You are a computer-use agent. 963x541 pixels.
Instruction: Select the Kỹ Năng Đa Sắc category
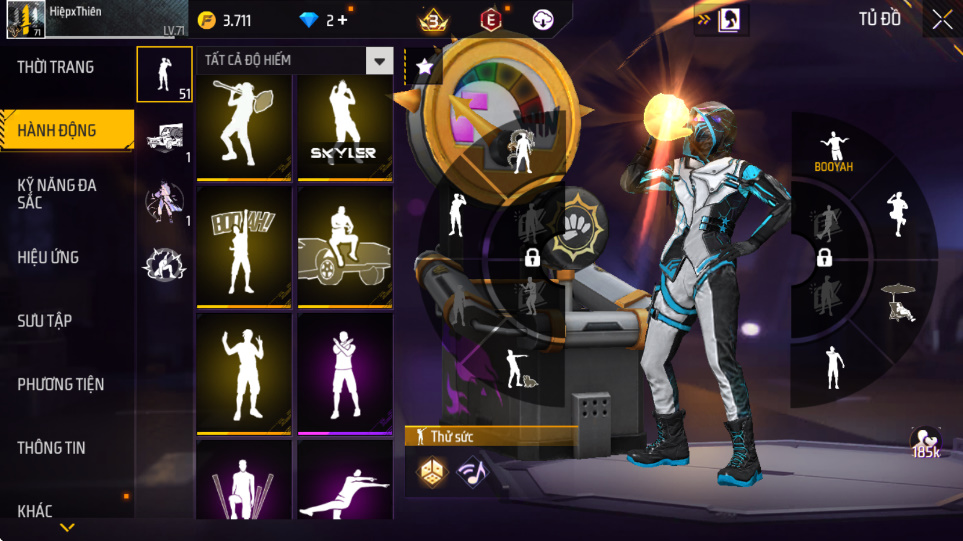(x=57, y=193)
